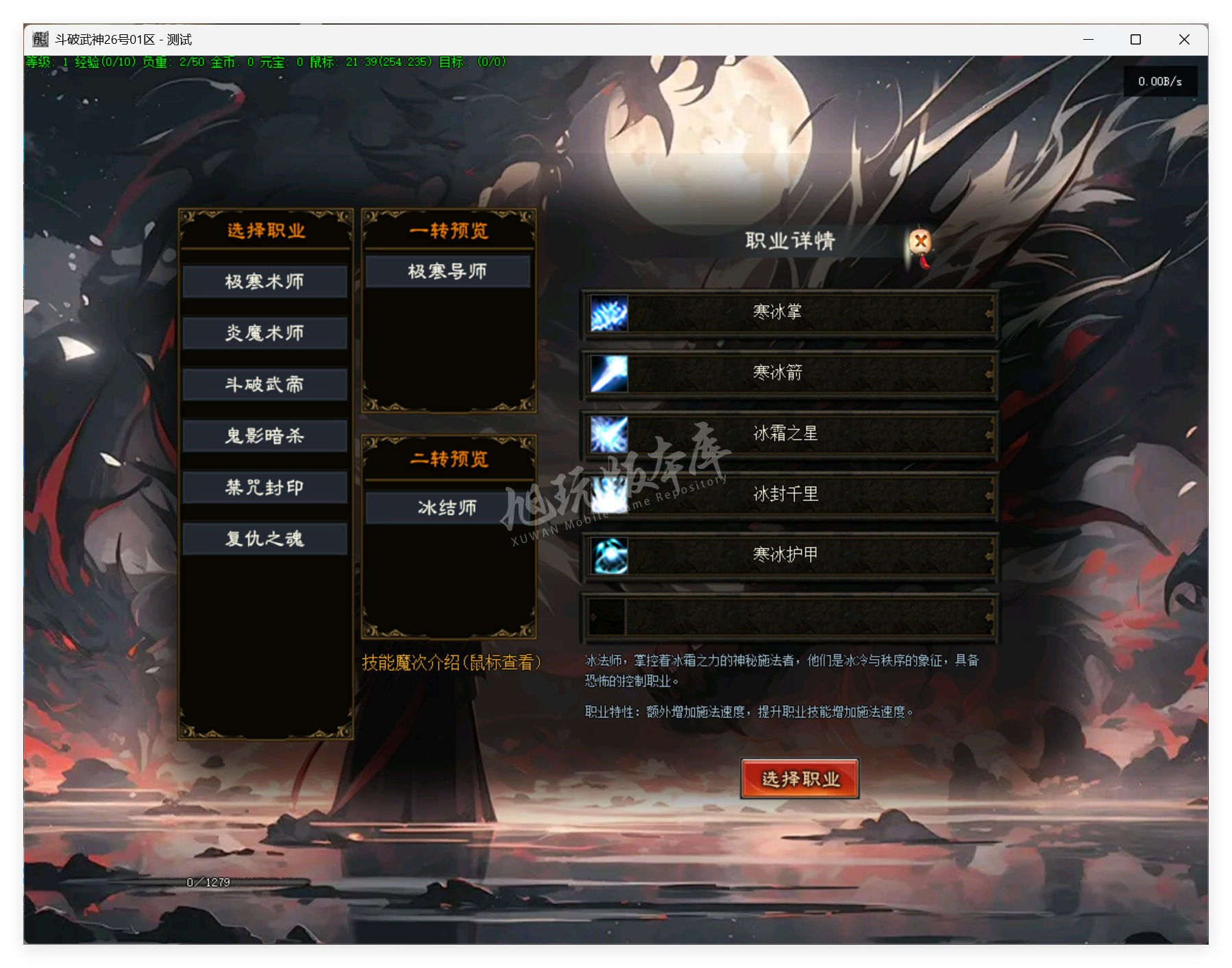Select the 寒冰箭 skill icon

pos(608,374)
